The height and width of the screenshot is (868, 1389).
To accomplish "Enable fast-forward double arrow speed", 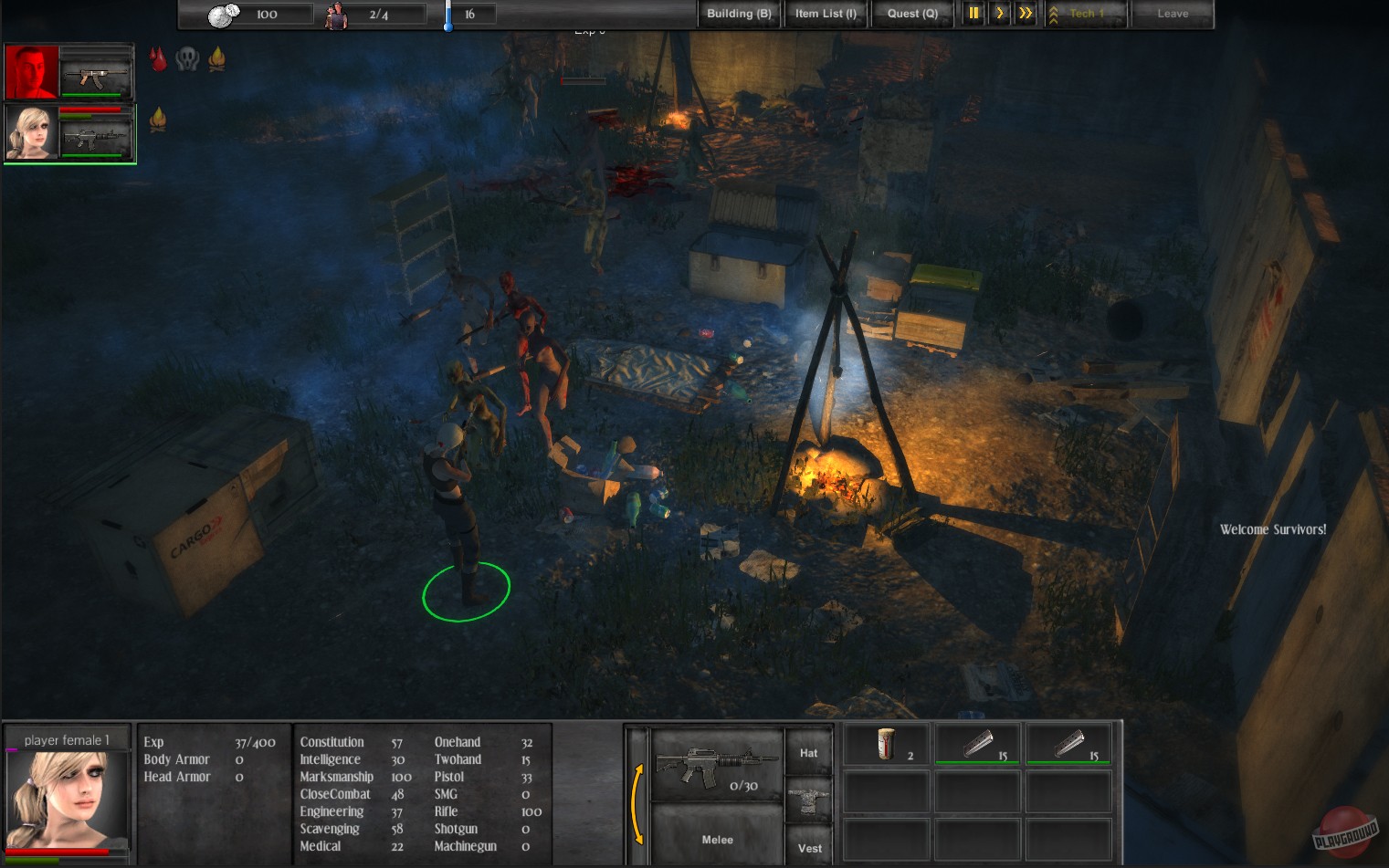I will (1024, 14).
